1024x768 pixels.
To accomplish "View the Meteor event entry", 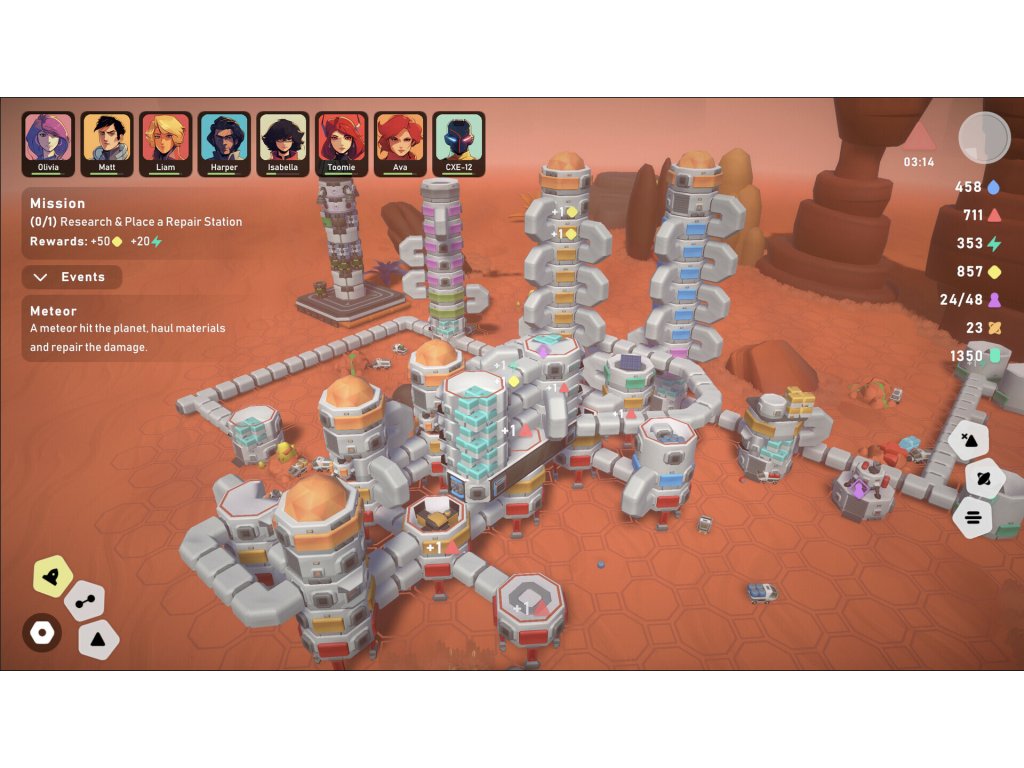I will [x=127, y=329].
